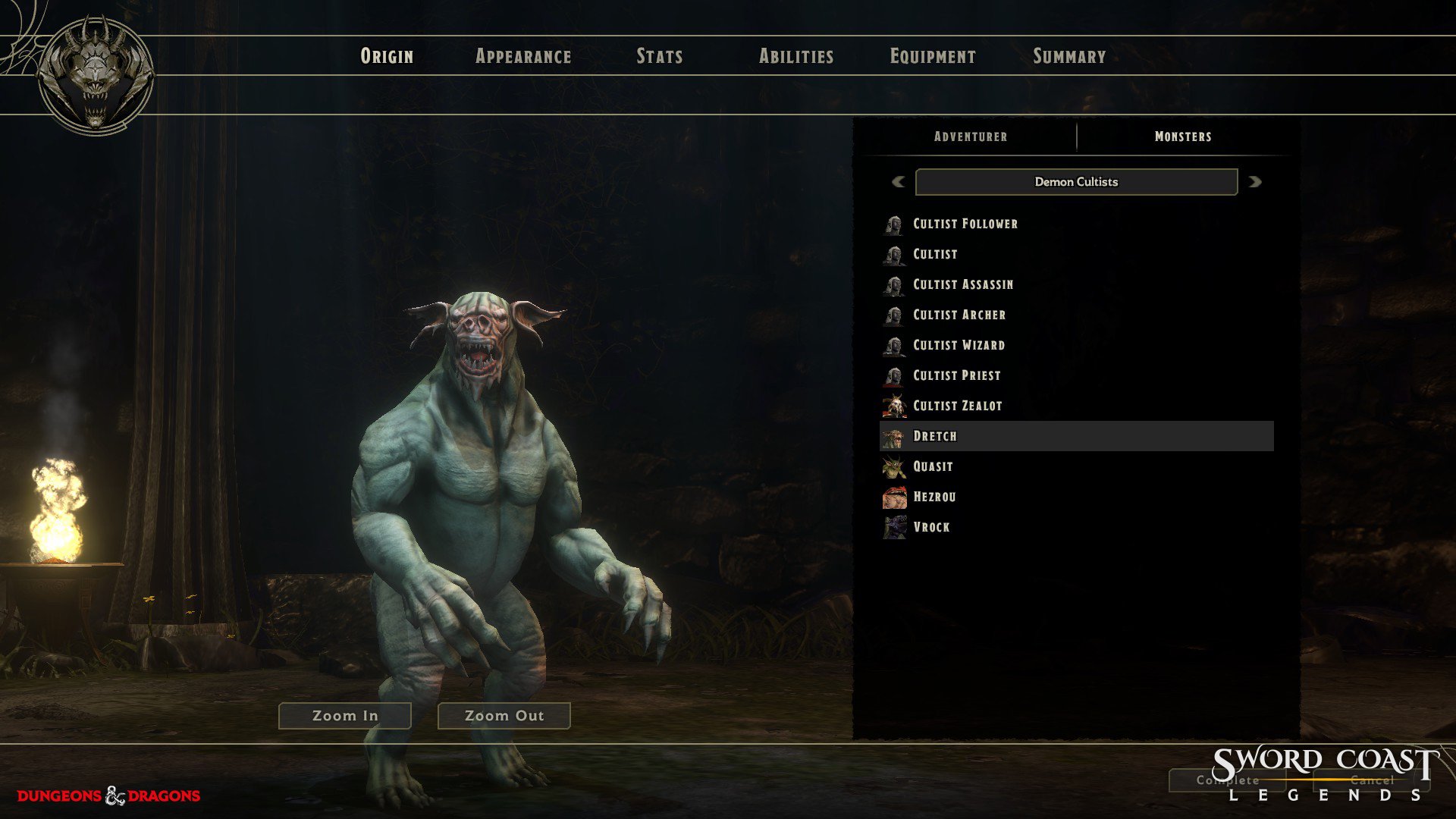Viewport: 1456px width, 819px height.
Task: Open the Appearance tab
Action: click(x=523, y=56)
